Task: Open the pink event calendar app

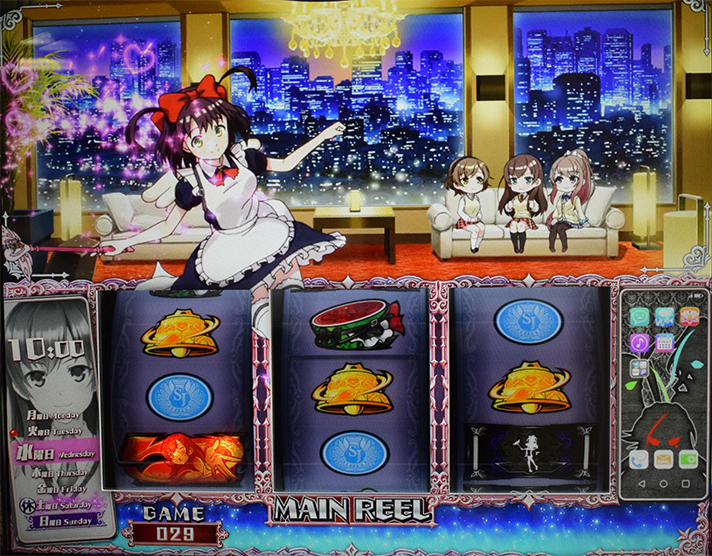Action: click(x=664, y=342)
